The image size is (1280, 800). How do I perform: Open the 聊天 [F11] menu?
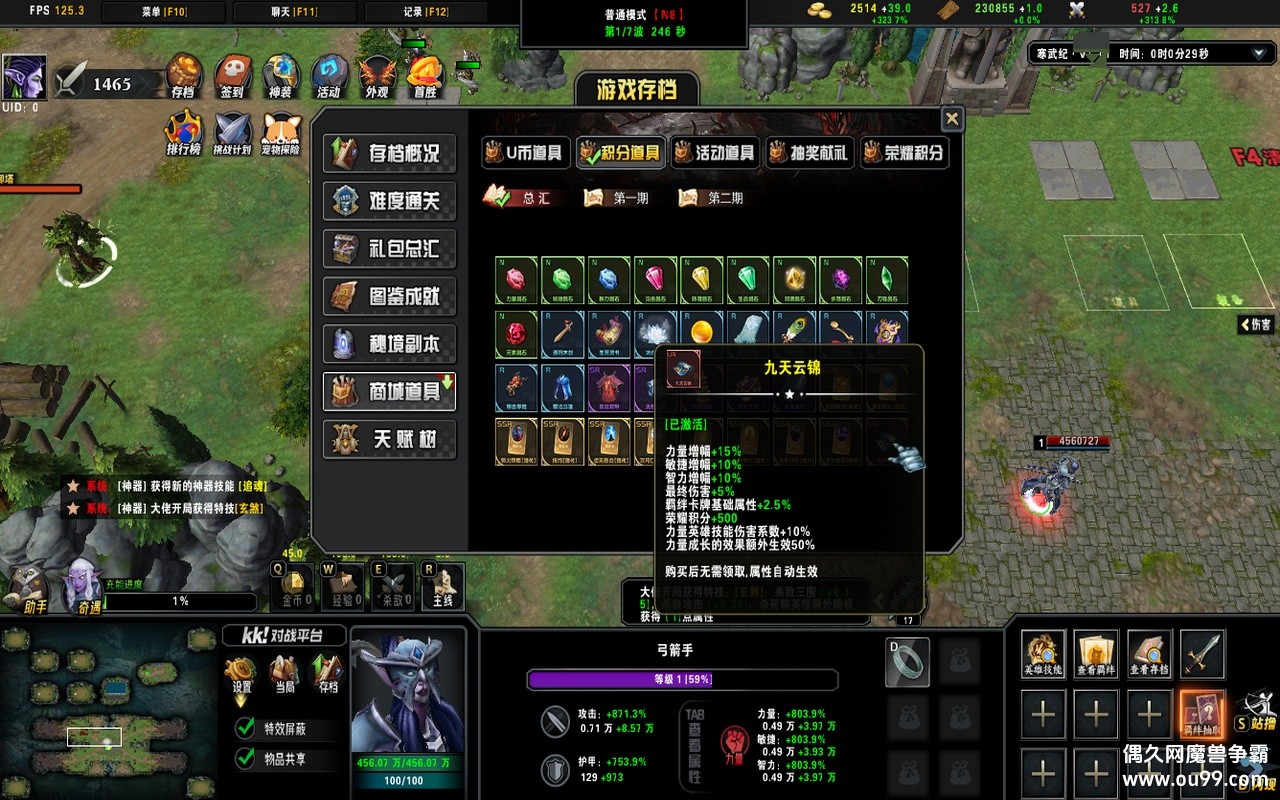(293, 12)
